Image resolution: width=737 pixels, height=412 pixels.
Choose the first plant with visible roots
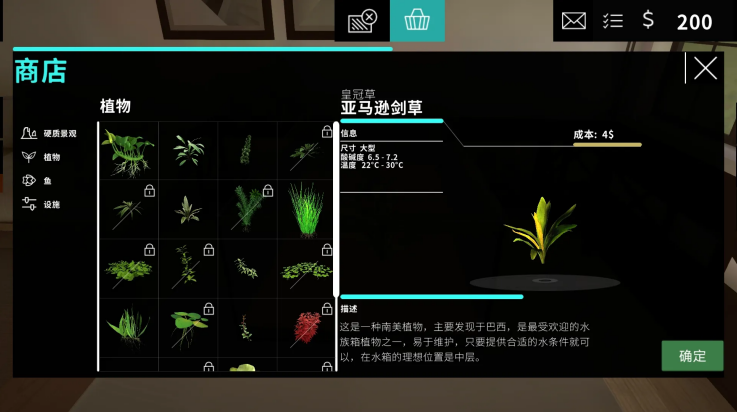click(127, 150)
